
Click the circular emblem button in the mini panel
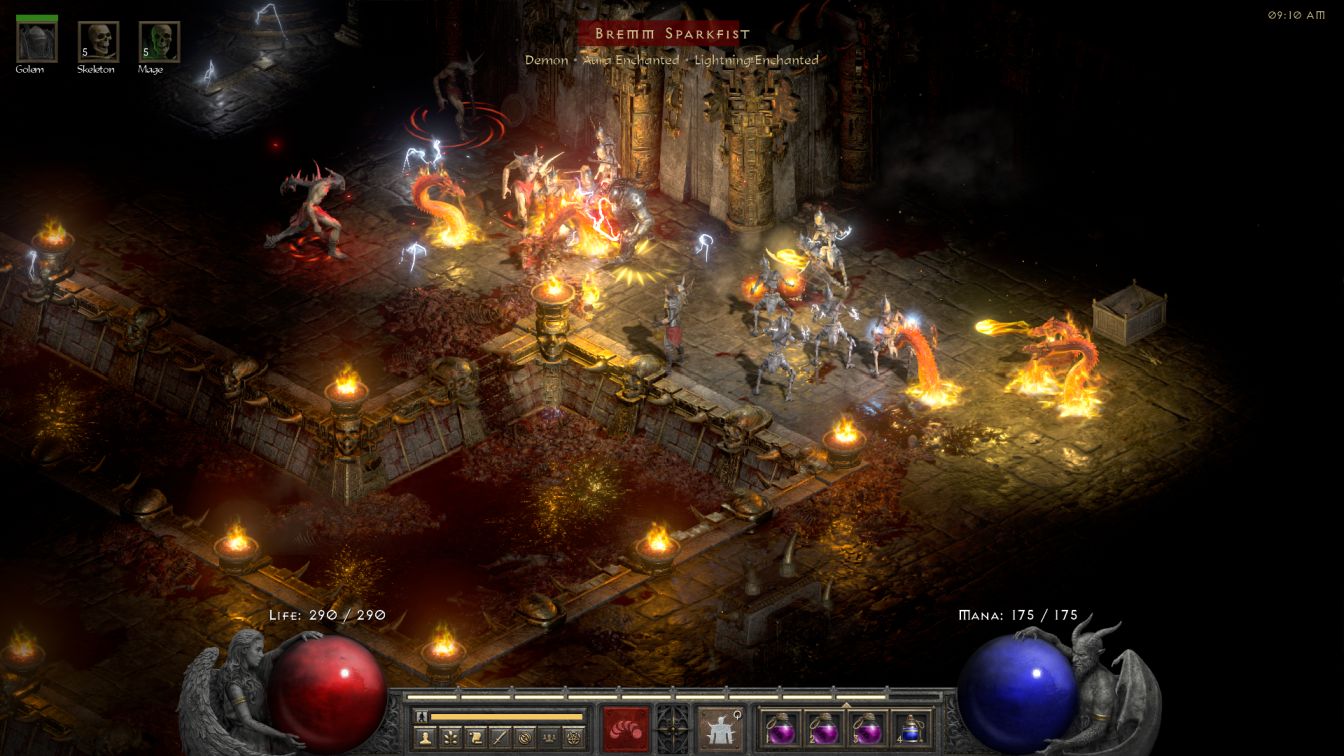tap(524, 737)
